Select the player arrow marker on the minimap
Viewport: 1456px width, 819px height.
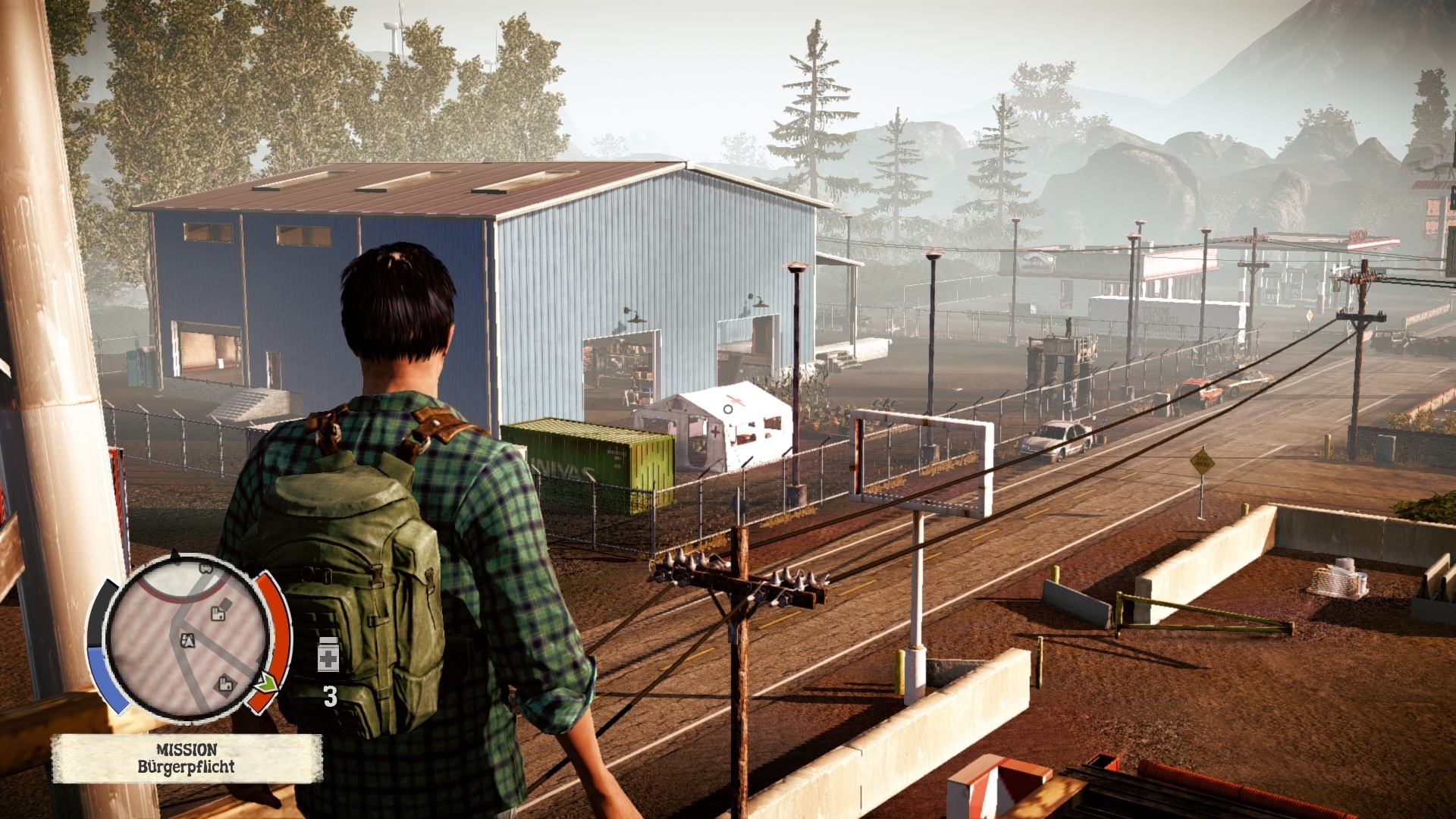tap(188, 641)
